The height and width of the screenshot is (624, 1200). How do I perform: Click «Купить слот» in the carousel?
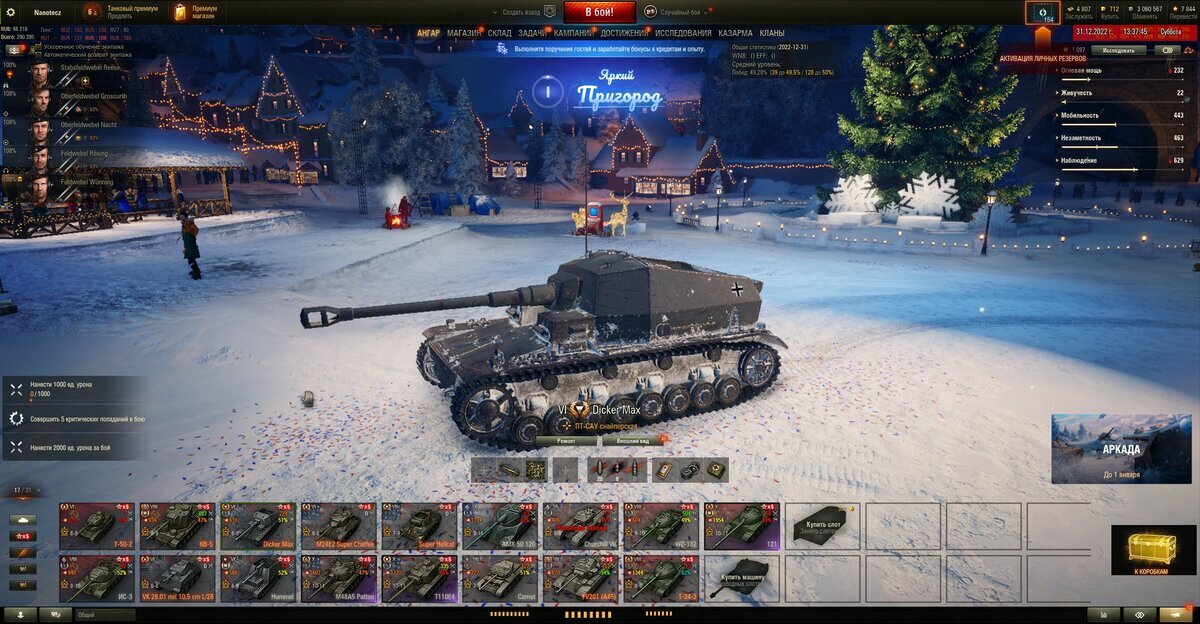click(x=822, y=524)
